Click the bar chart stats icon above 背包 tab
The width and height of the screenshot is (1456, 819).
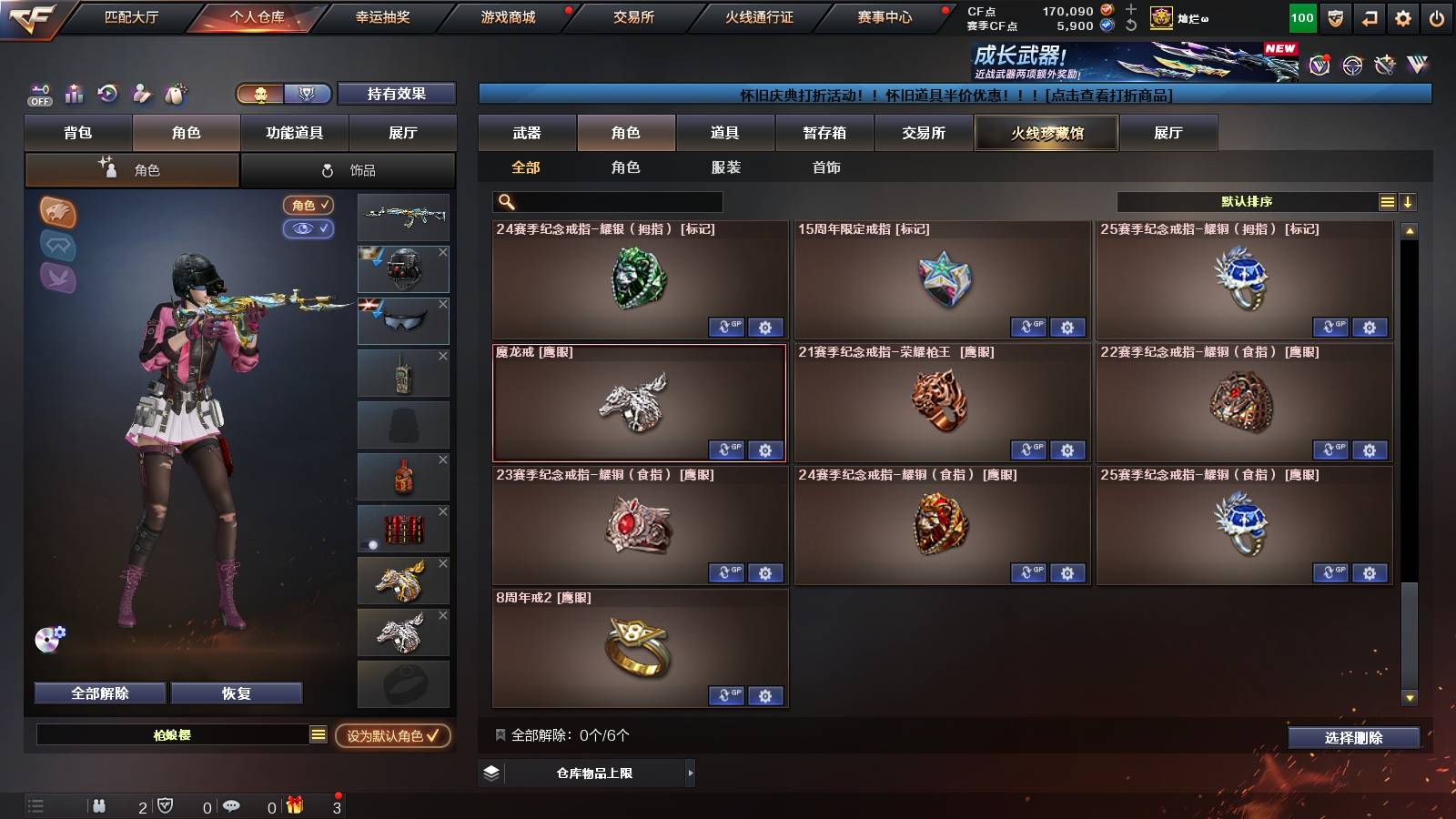pos(74,94)
